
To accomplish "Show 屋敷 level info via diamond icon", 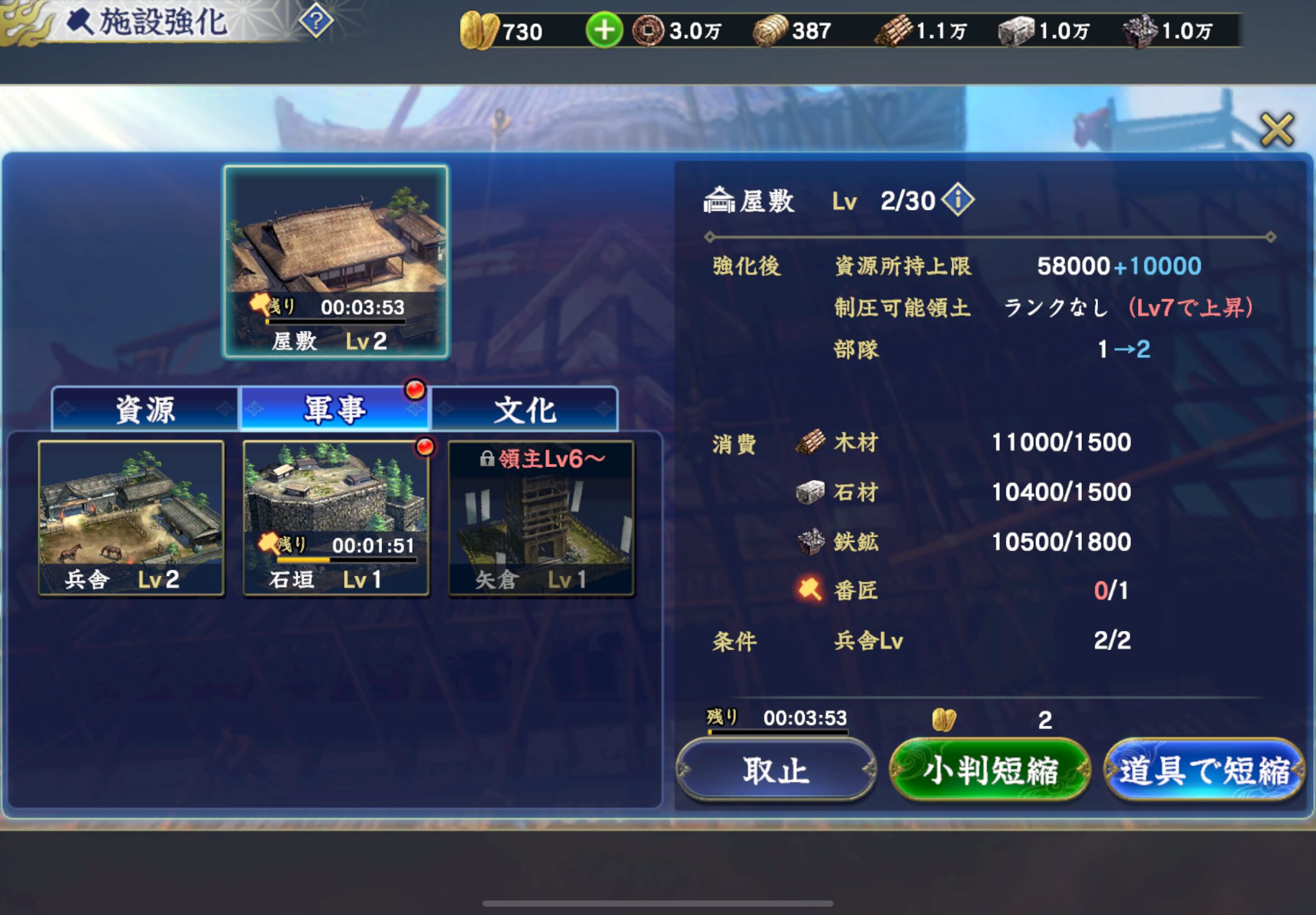I will (x=957, y=200).
